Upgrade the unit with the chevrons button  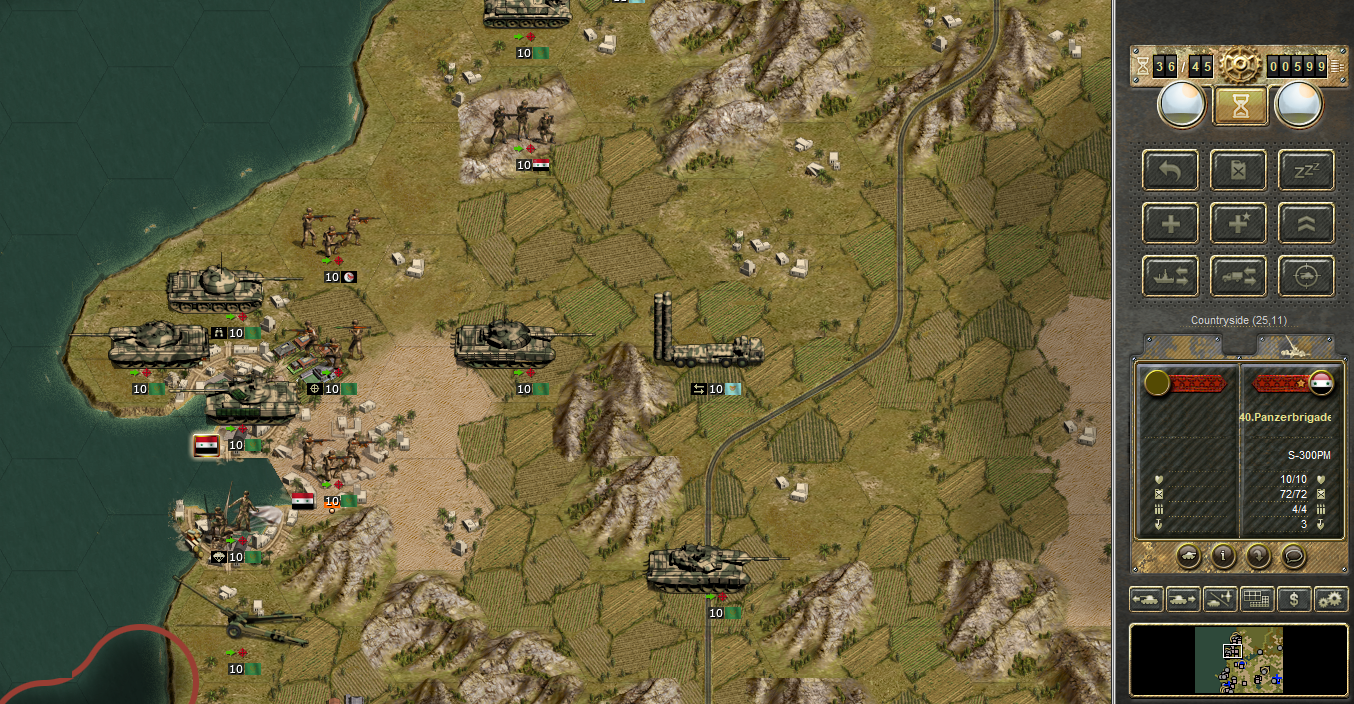(x=1306, y=223)
